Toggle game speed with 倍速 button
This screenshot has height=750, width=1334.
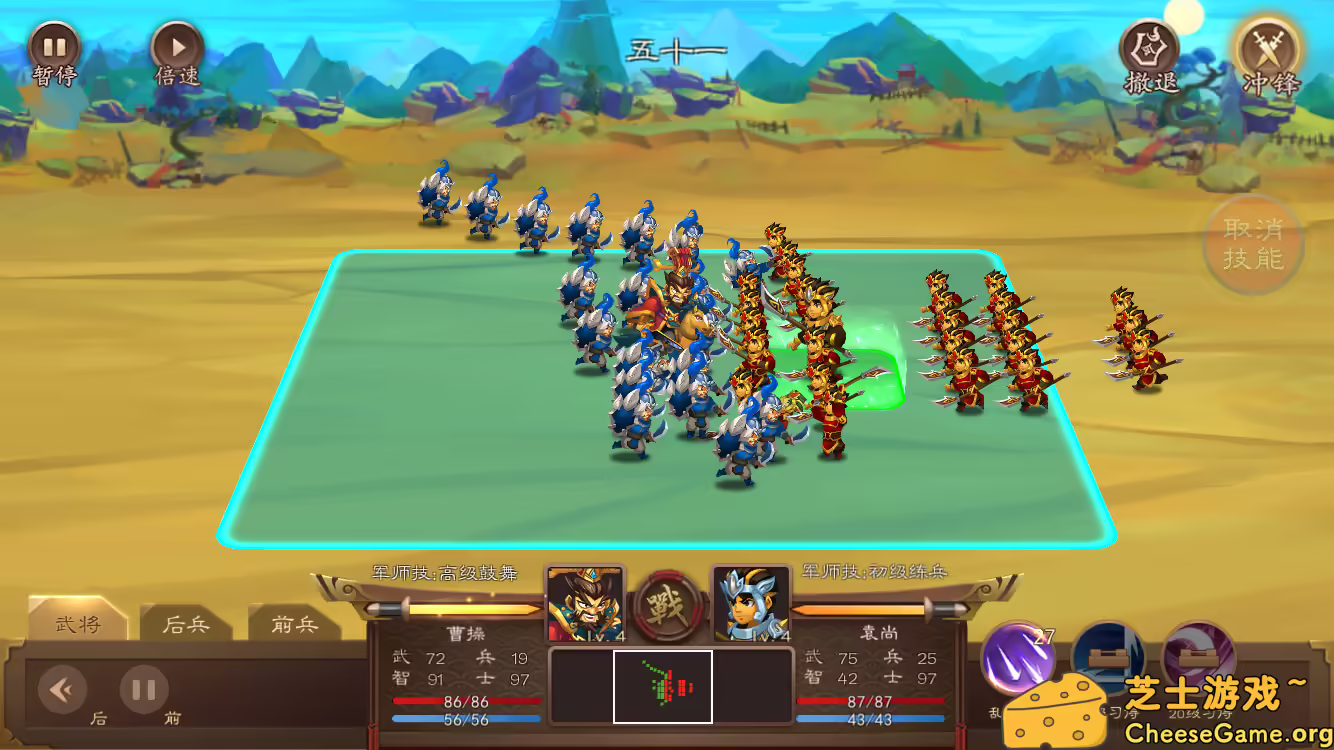point(178,45)
